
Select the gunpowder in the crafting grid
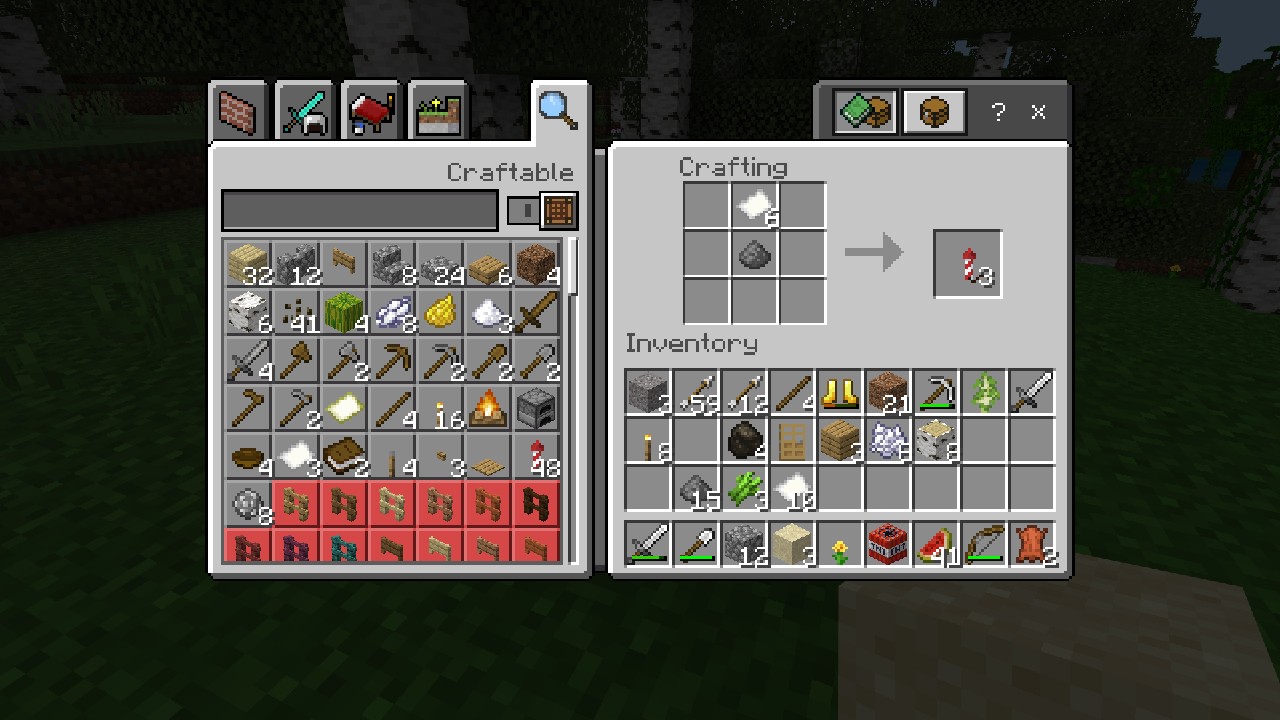(754, 254)
